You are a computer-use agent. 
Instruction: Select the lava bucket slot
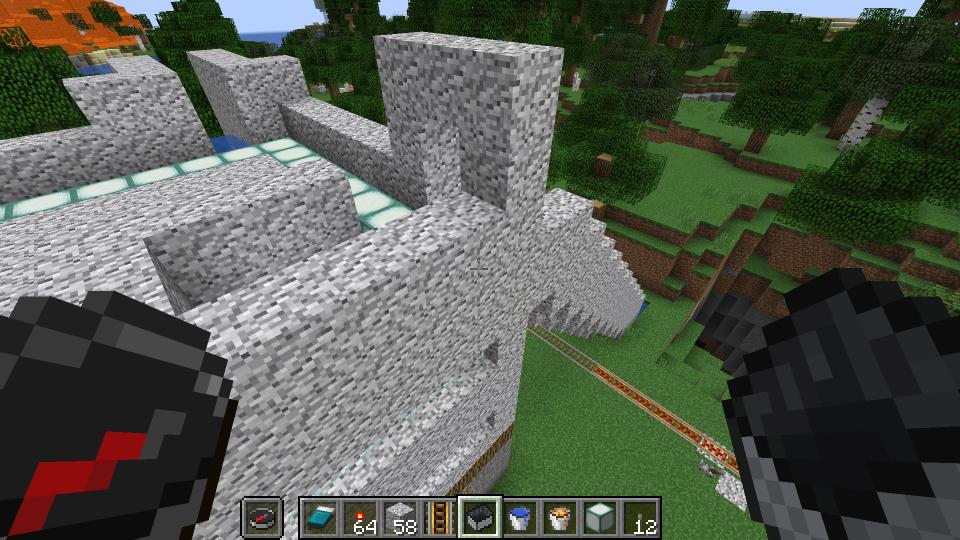559,518
